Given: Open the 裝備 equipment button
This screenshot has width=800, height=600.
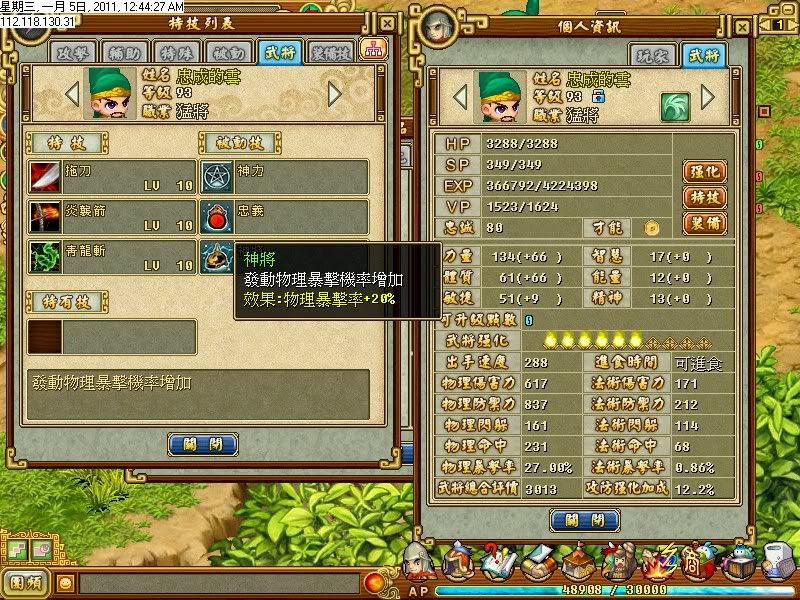Looking at the screenshot, I should [x=704, y=222].
